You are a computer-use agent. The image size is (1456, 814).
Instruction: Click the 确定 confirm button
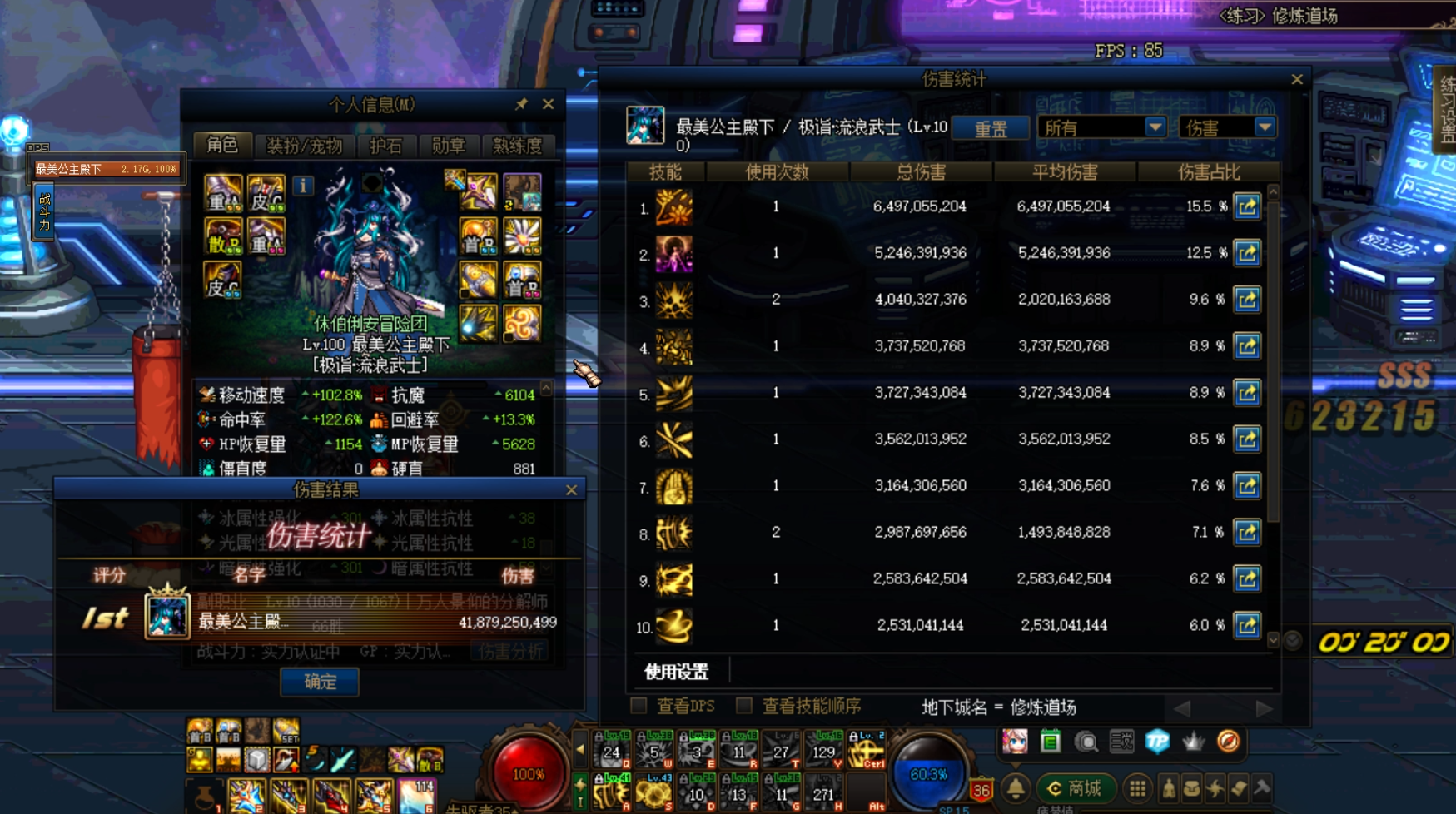coord(320,682)
